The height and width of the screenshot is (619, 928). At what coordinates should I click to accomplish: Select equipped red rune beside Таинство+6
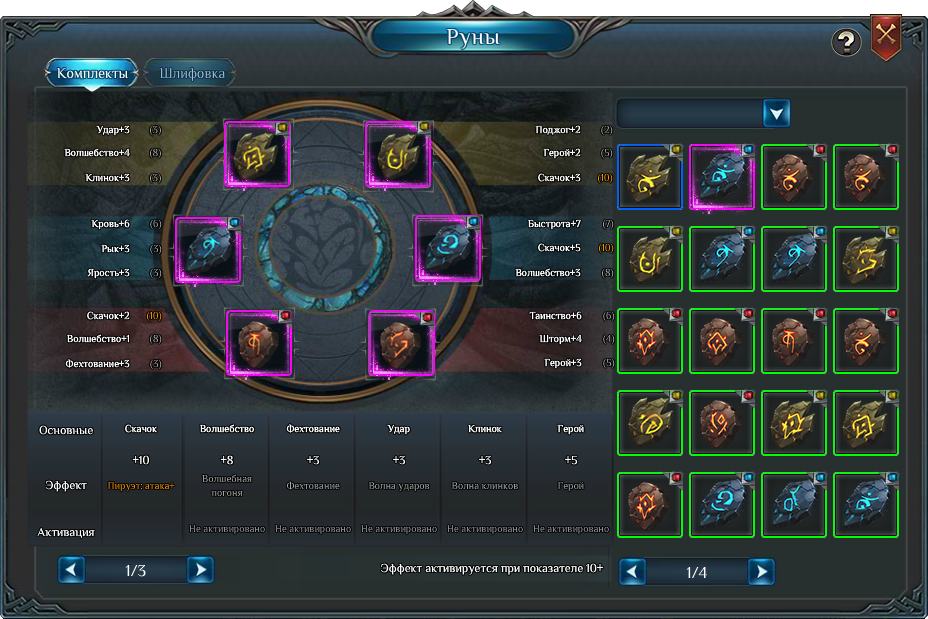point(401,343)
